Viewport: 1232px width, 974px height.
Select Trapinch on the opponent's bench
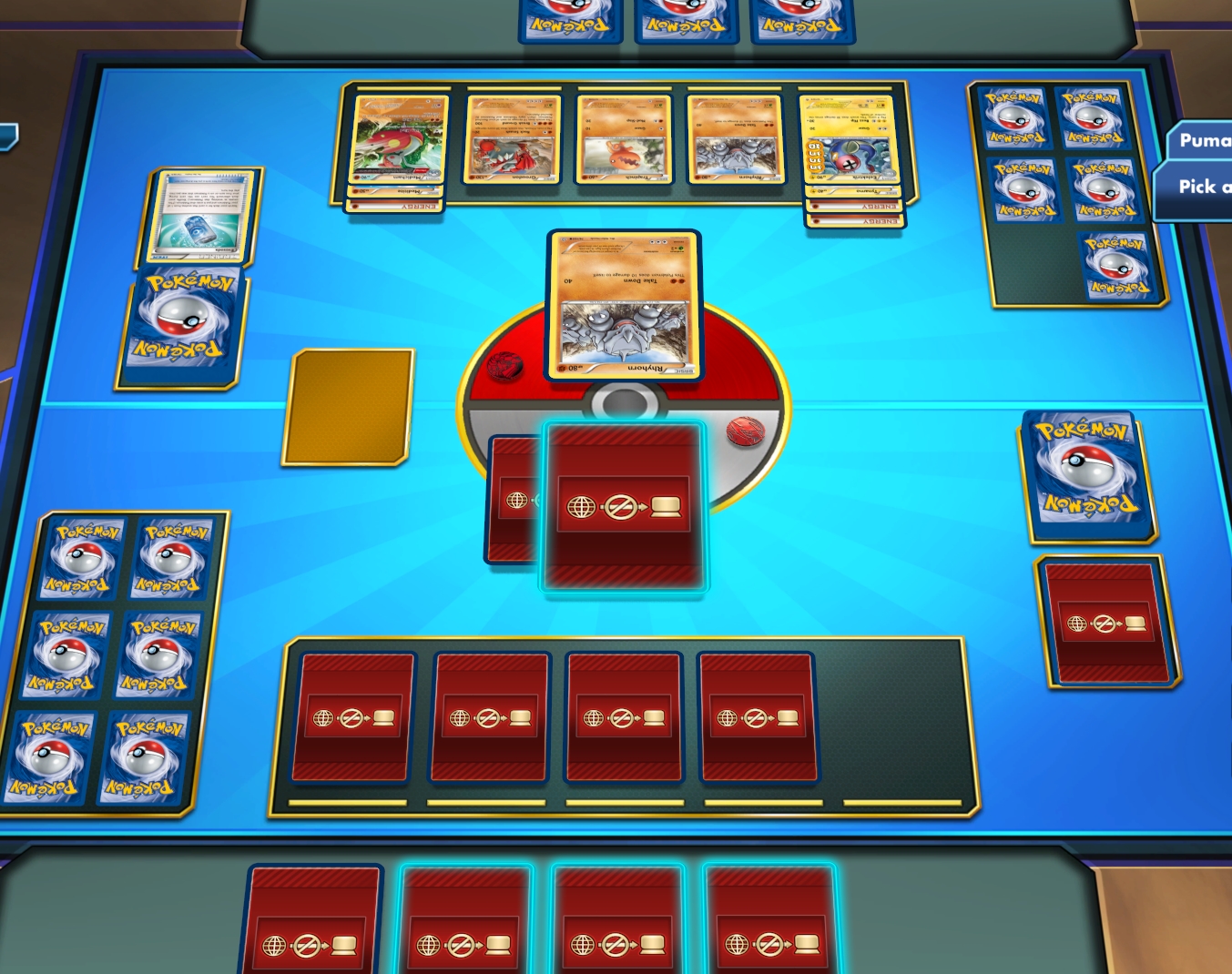tap(622, 138)
